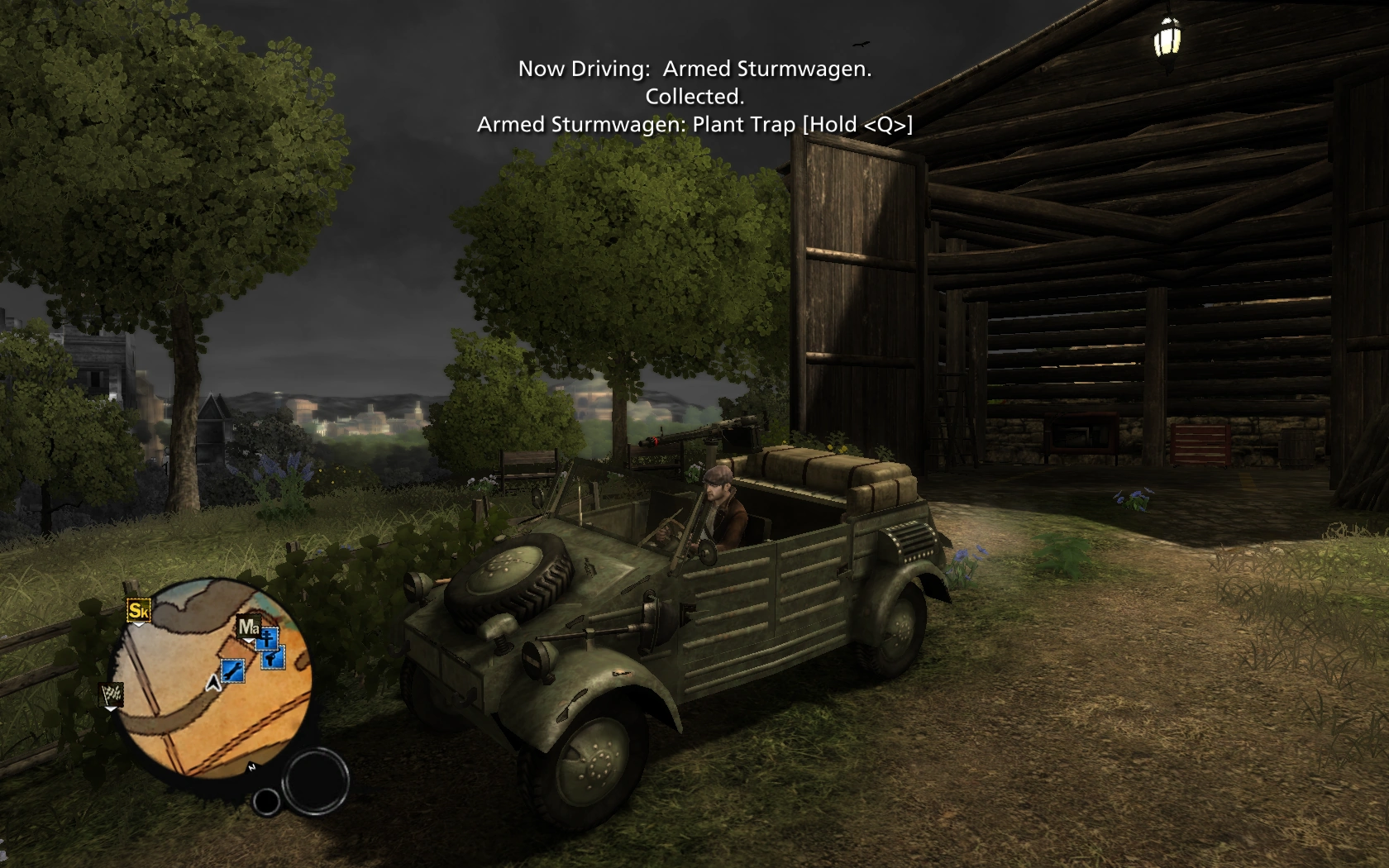Viewport: 1389px width, 868px height.
Task: Select the wrench garage icon on the minimap
Action: pyautogui.click(x=232, y=671)
